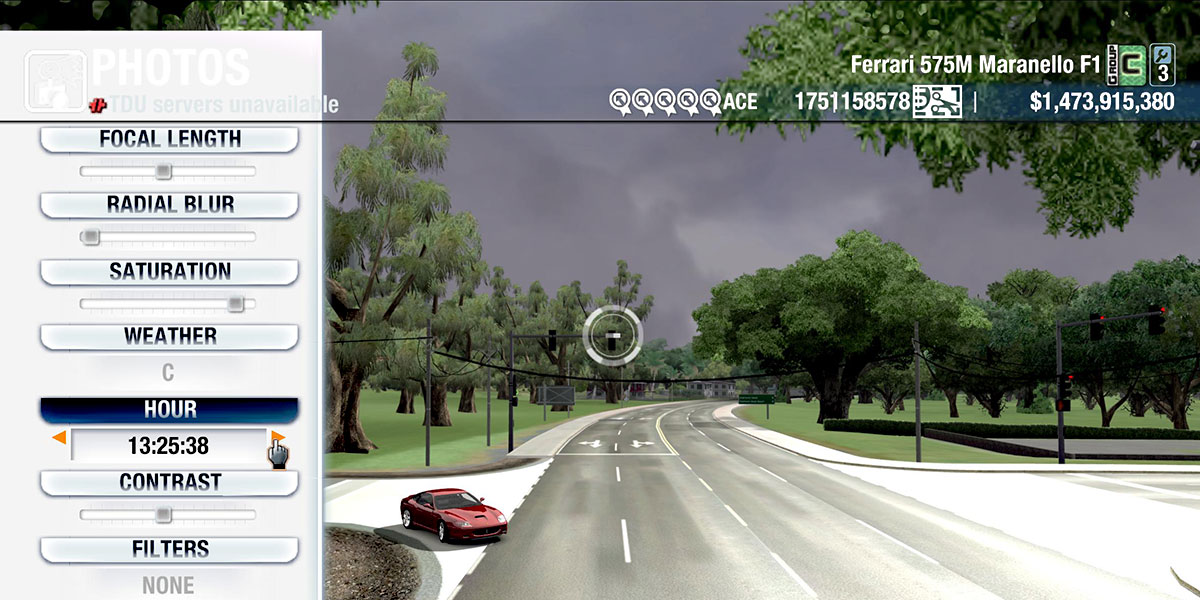
Task: Select the highlighted Hour option
Action: click(x=169, y=410)
